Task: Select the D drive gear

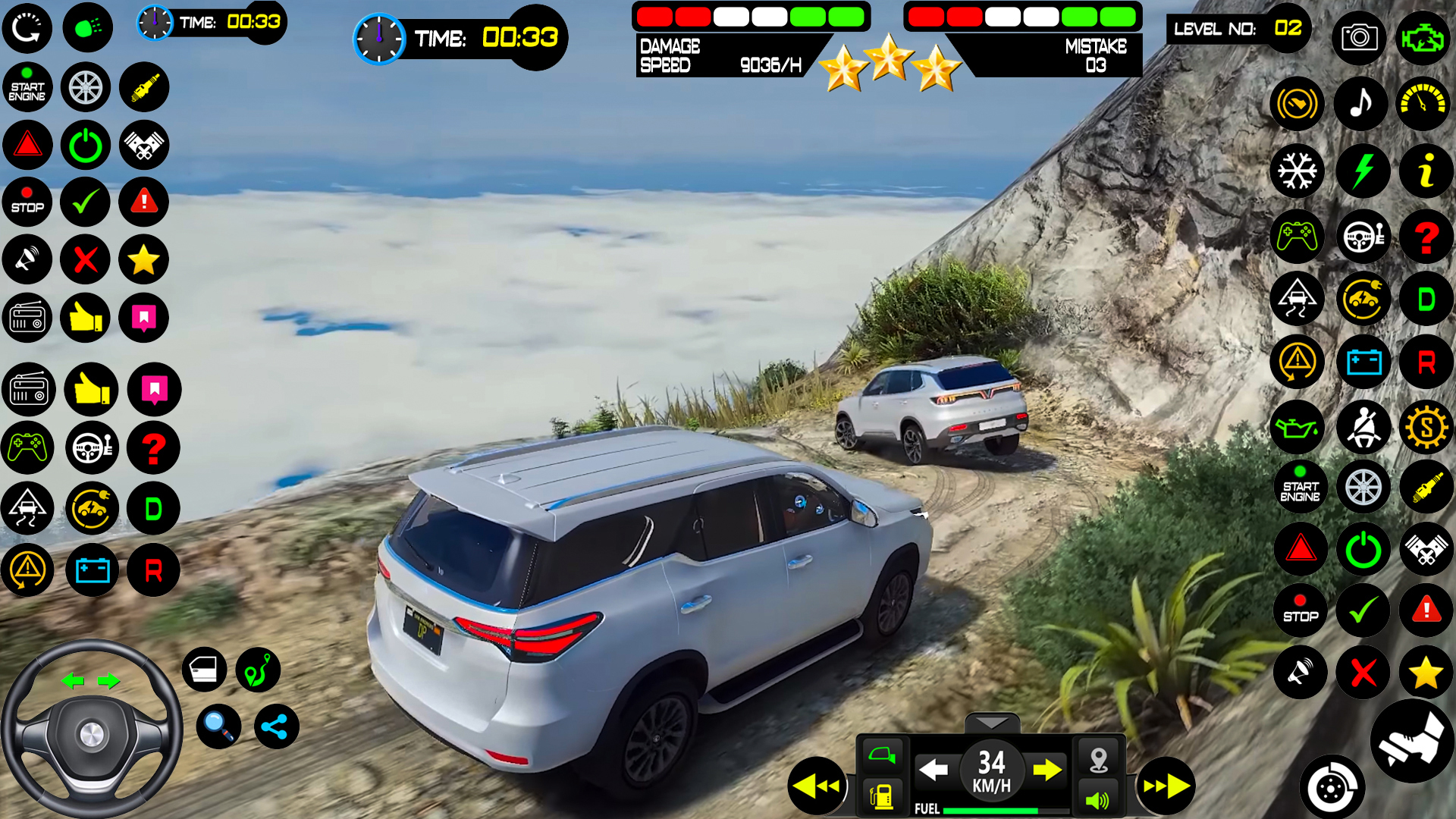Action: 1426,299
